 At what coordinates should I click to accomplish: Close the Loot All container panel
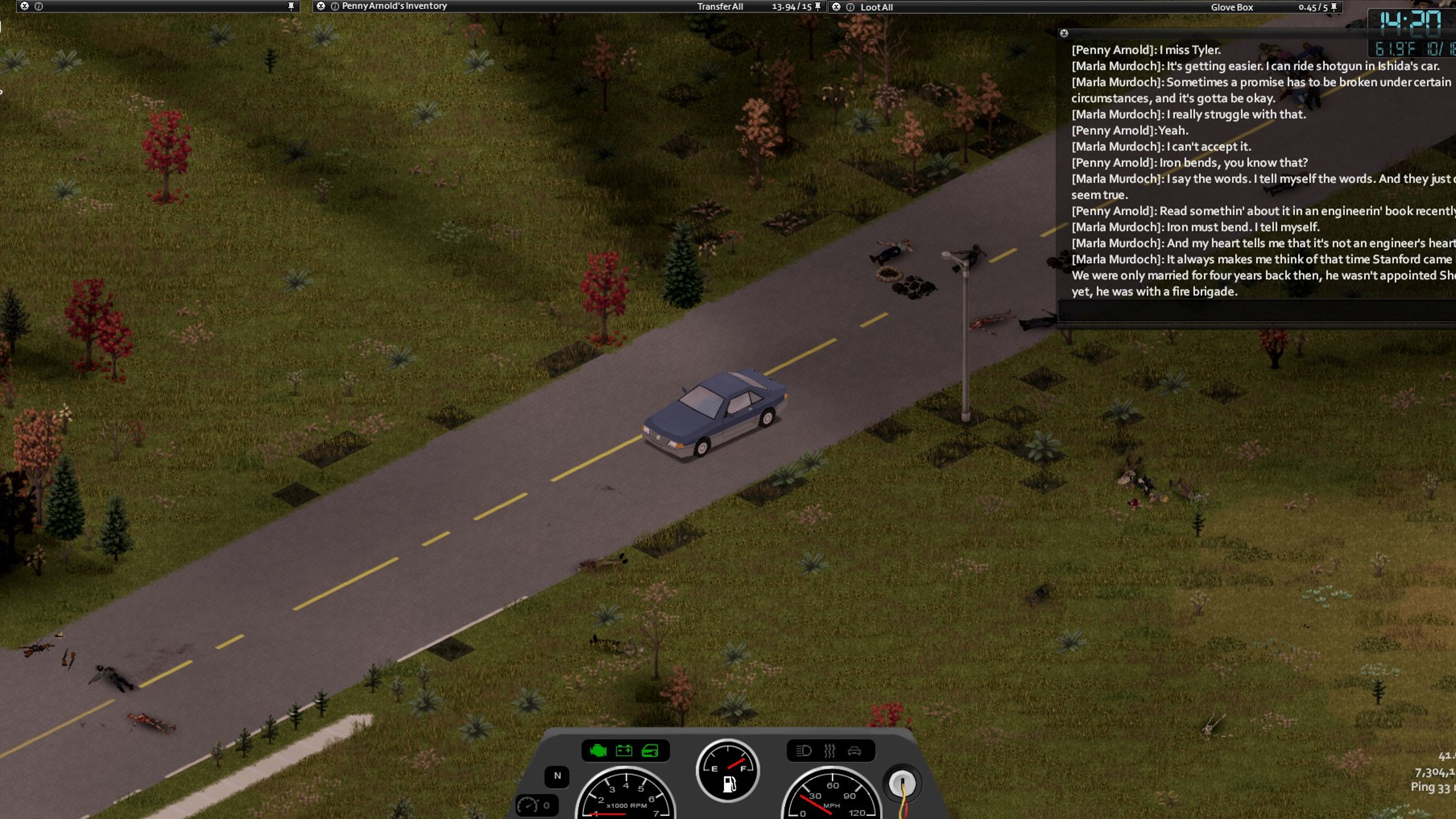[836, 7]
